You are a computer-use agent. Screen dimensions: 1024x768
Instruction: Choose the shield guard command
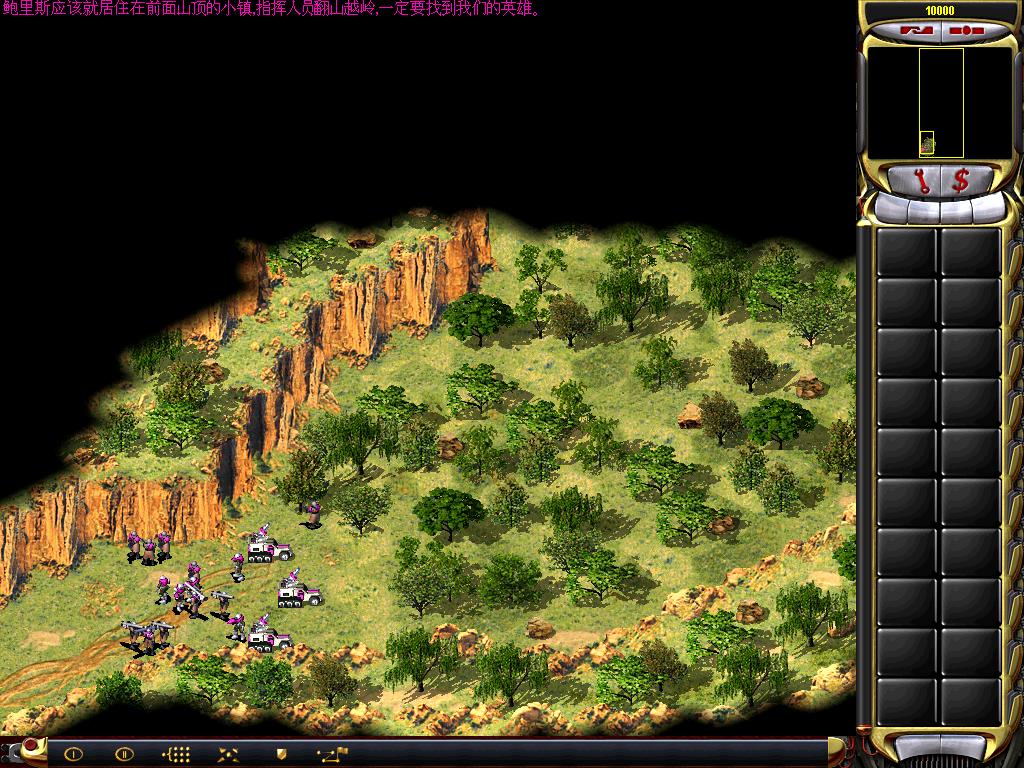click(x=281, y=754)
